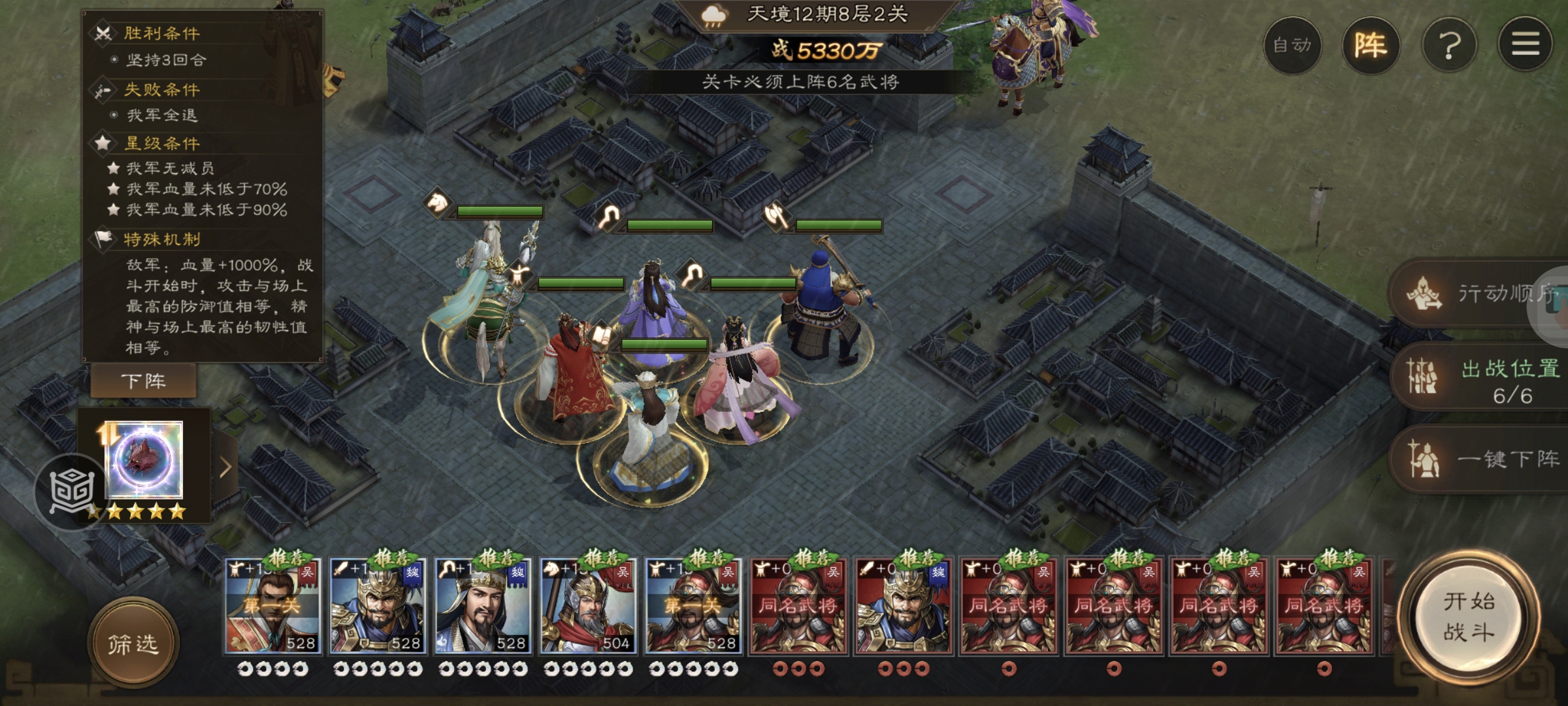Image resolution: width=1568 pixels, height=706 pixels.
Task: Select the five-star beast icon
Action: 144,460
